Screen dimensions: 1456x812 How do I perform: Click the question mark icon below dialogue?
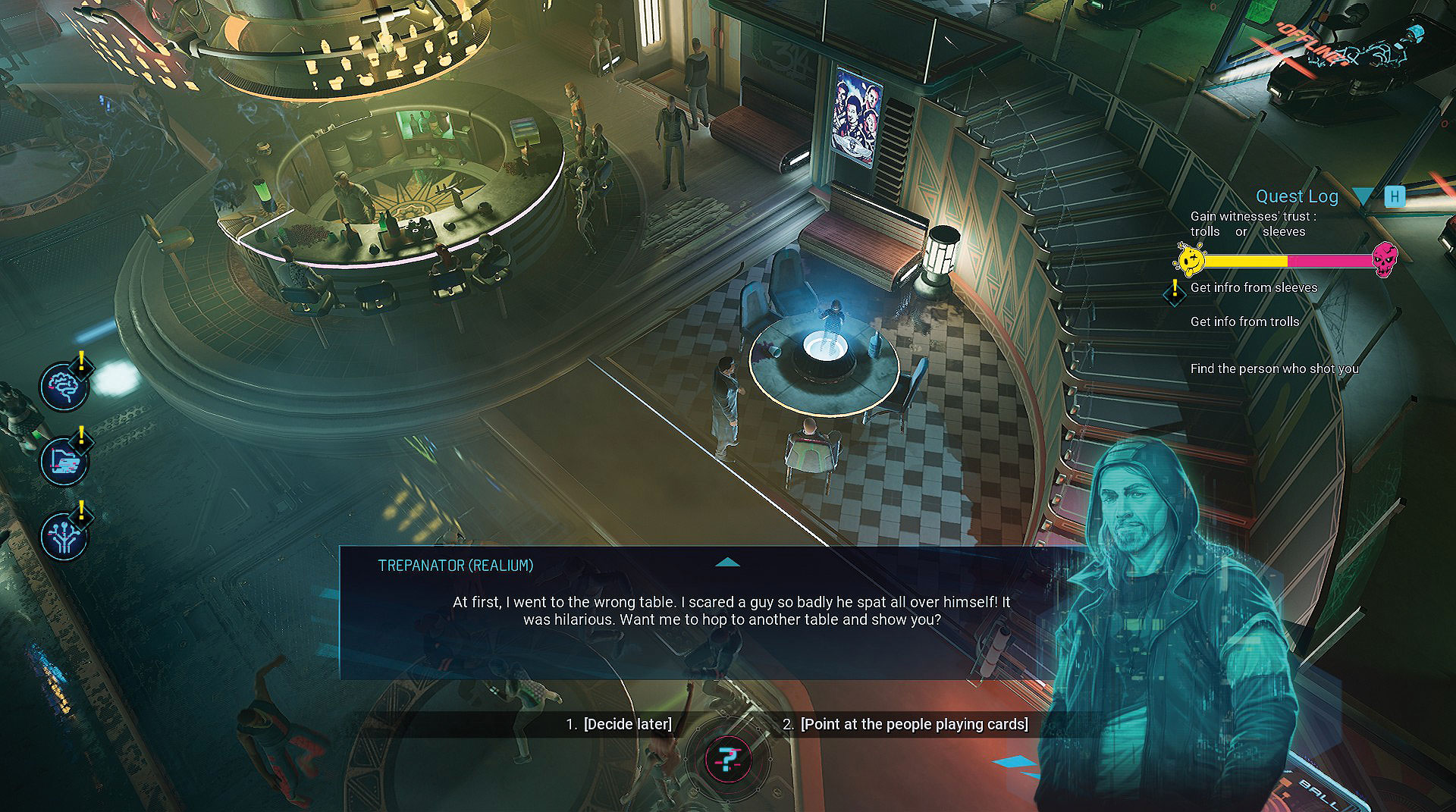coord(728,759)
